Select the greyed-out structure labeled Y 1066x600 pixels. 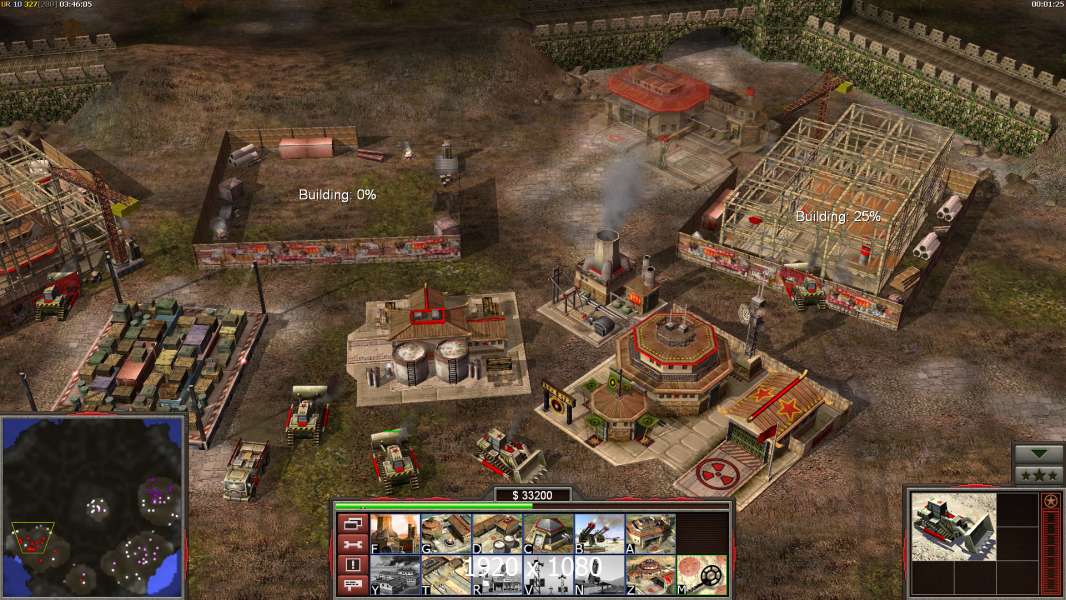pyautogui.click(x=394, y=574)
